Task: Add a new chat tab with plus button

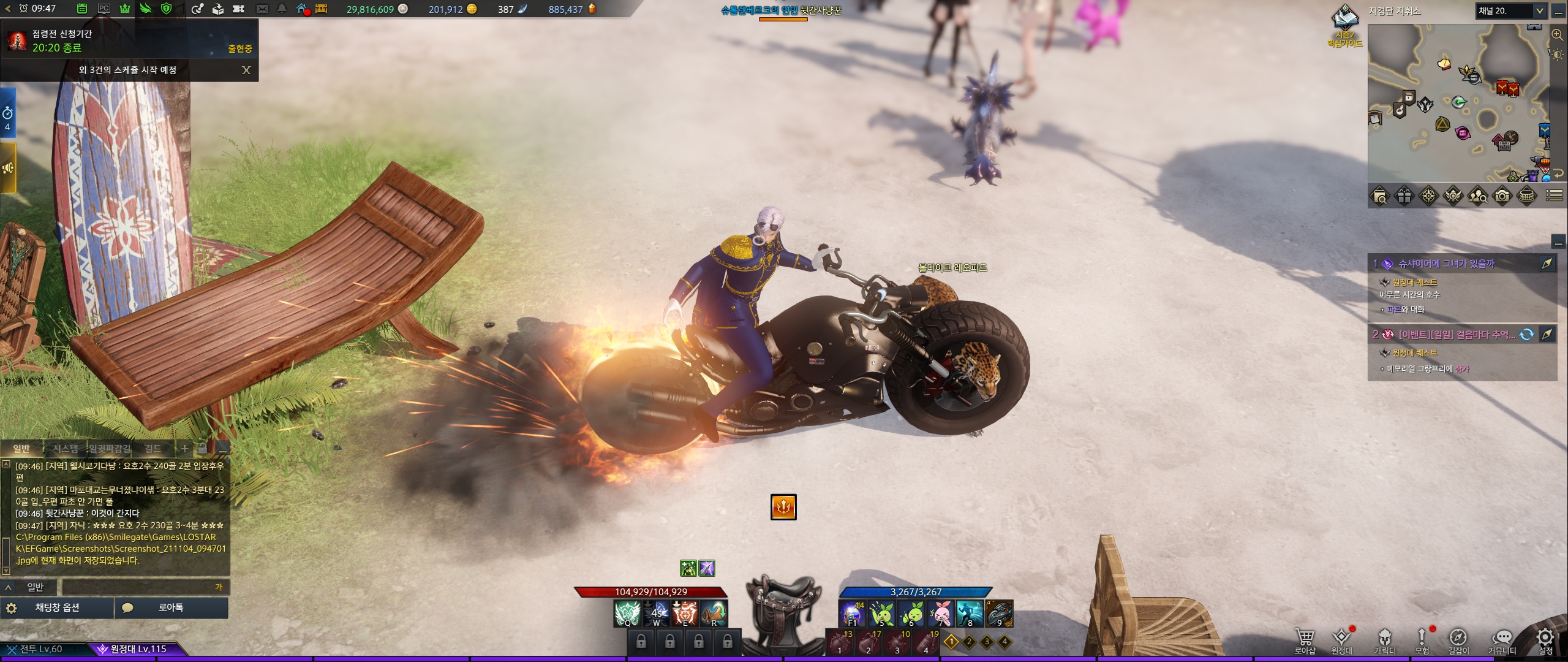Action: tap(184, 449)
